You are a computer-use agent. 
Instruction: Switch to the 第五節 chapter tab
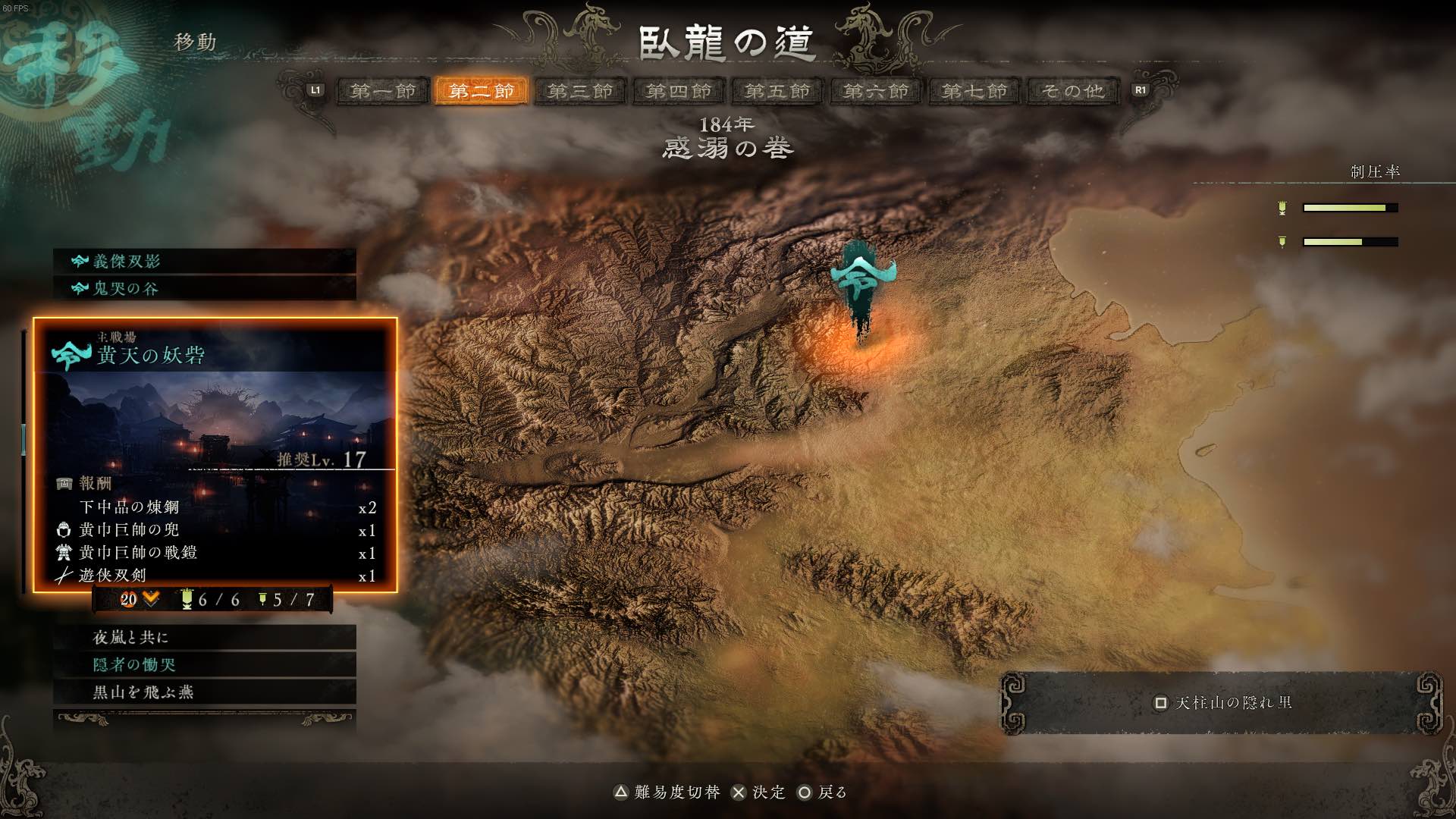tap(776, 90)
